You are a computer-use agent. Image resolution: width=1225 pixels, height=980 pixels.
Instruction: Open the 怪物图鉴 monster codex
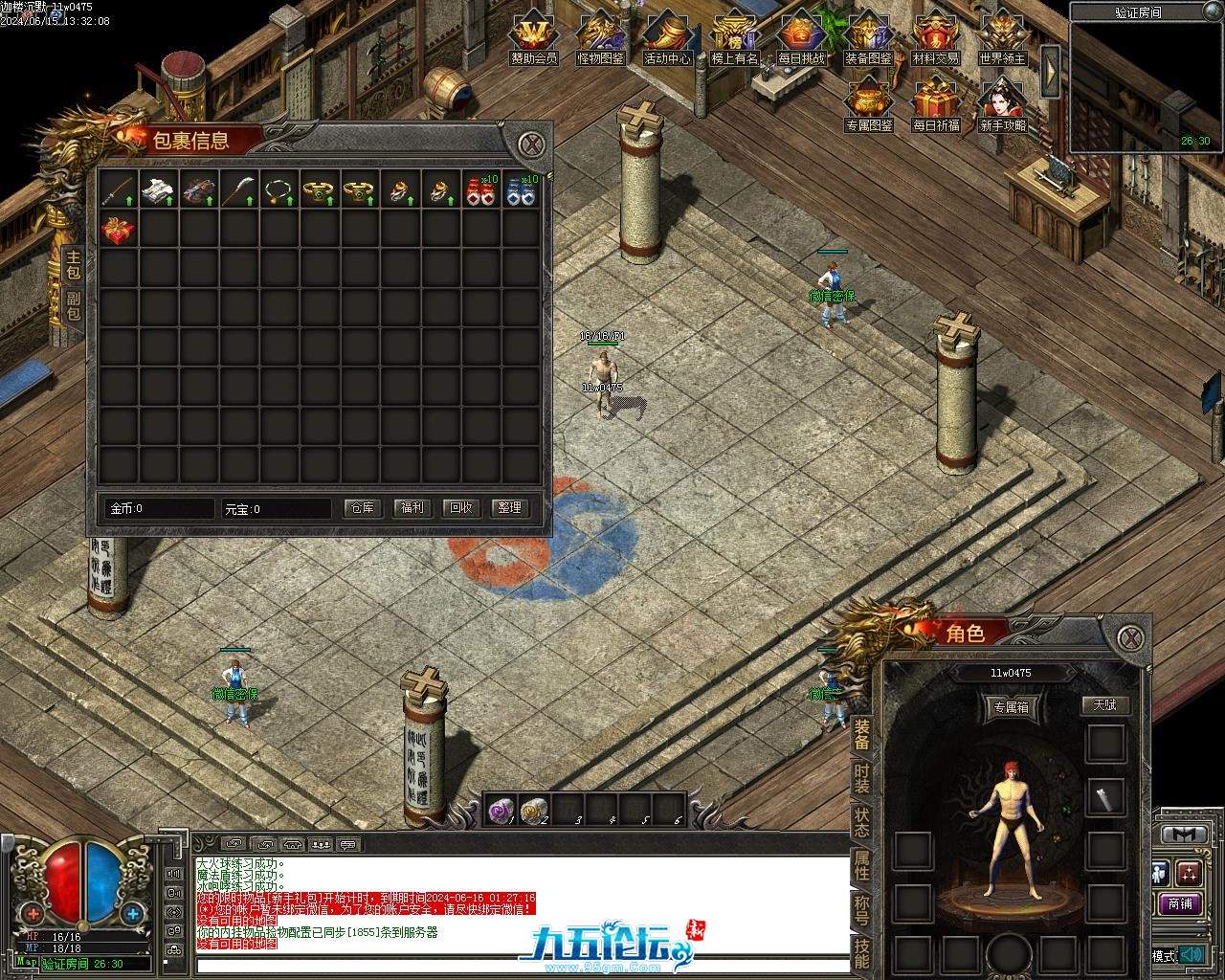(x=600, y=38)
